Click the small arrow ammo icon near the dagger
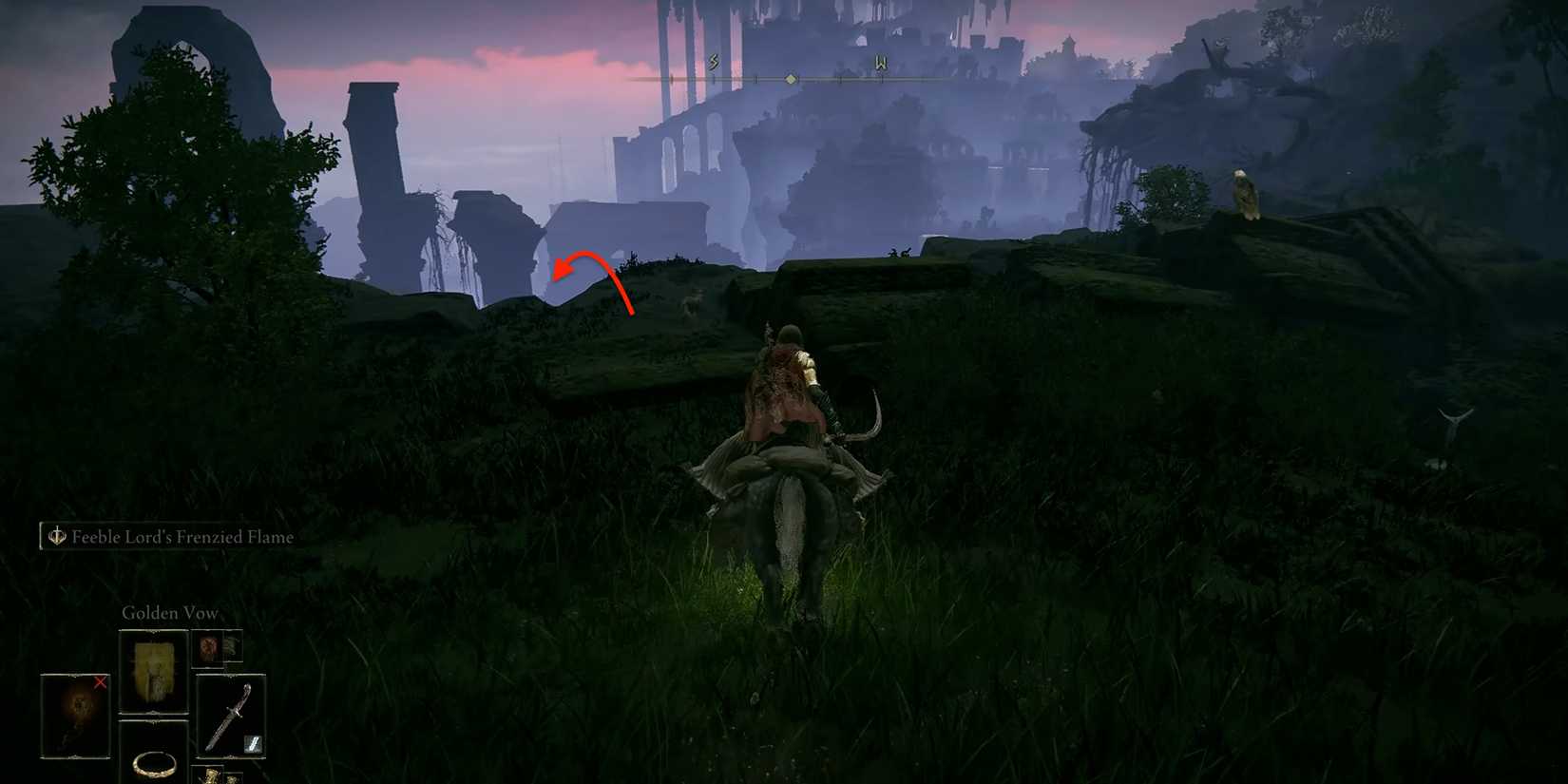1568x784 pixels. (253, 744)
